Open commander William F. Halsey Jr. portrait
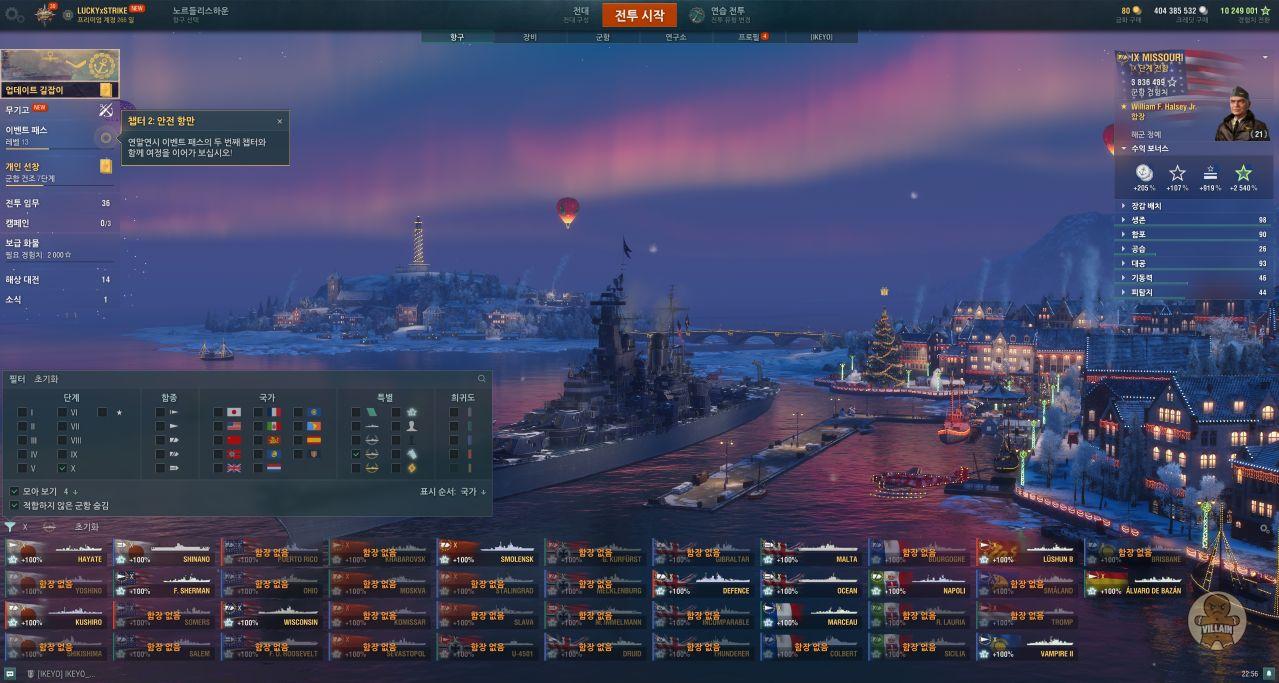 click(1240, 114)
